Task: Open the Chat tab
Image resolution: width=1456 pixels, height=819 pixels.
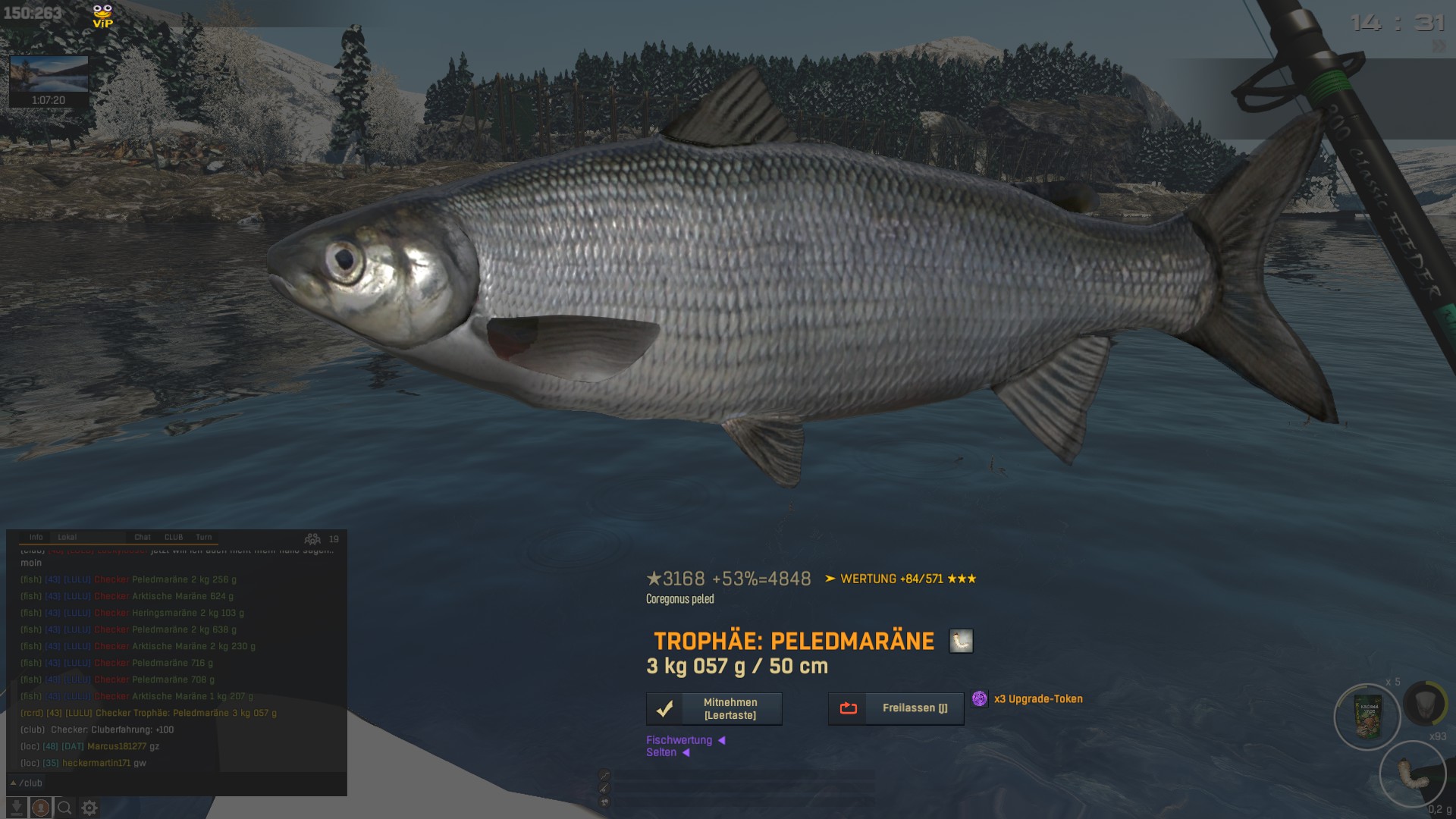Action: 143,537
